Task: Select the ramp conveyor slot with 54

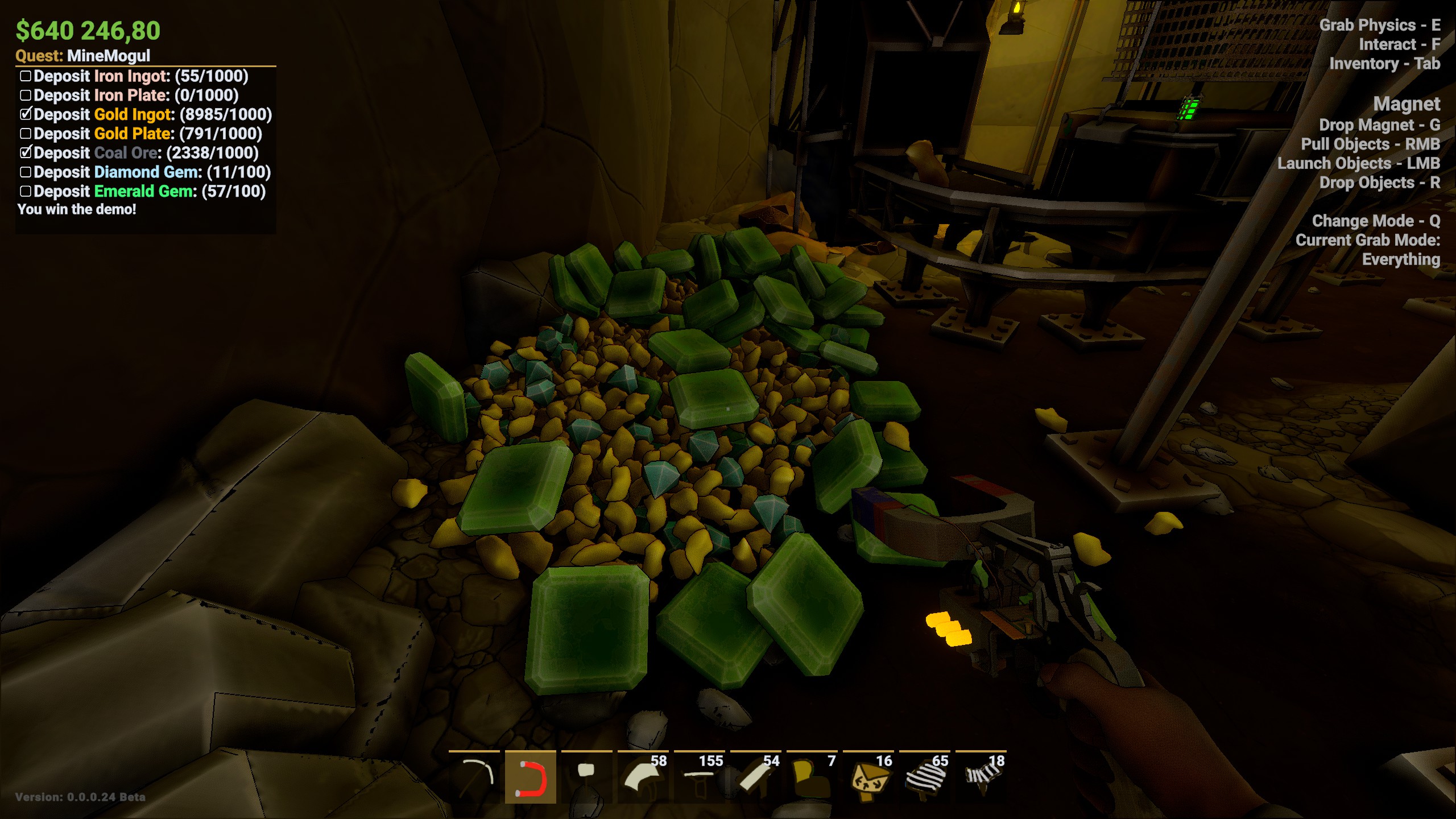Action: 755,777
